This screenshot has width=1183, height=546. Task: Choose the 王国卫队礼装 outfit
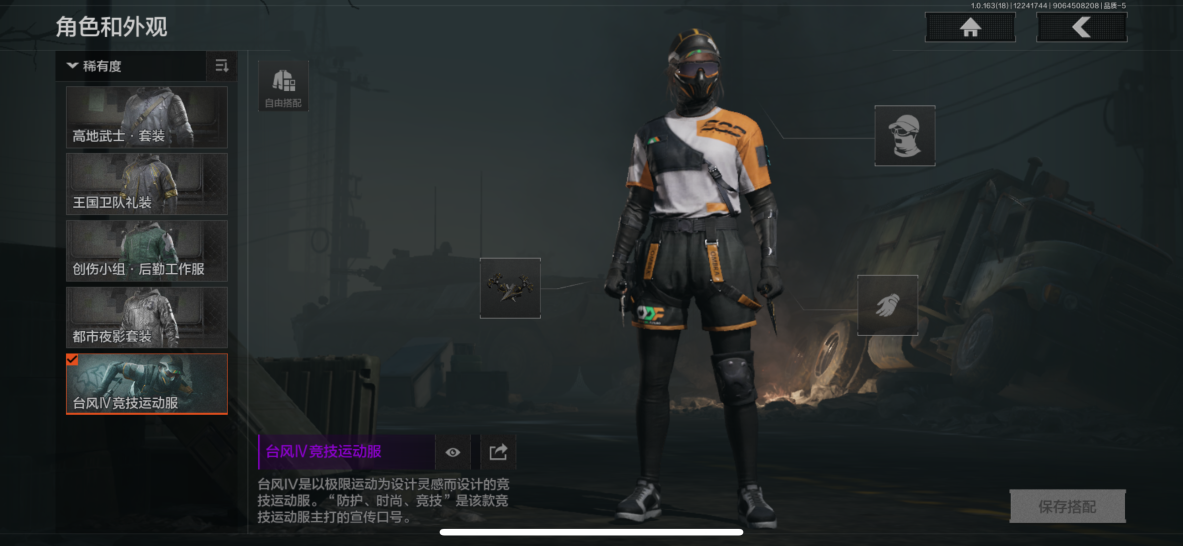tap(147, 184)
